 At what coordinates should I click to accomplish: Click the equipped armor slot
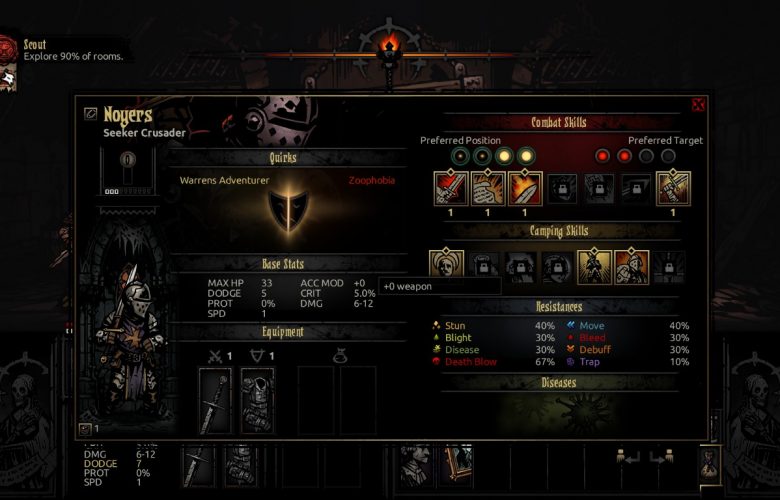tap(257, 399)
